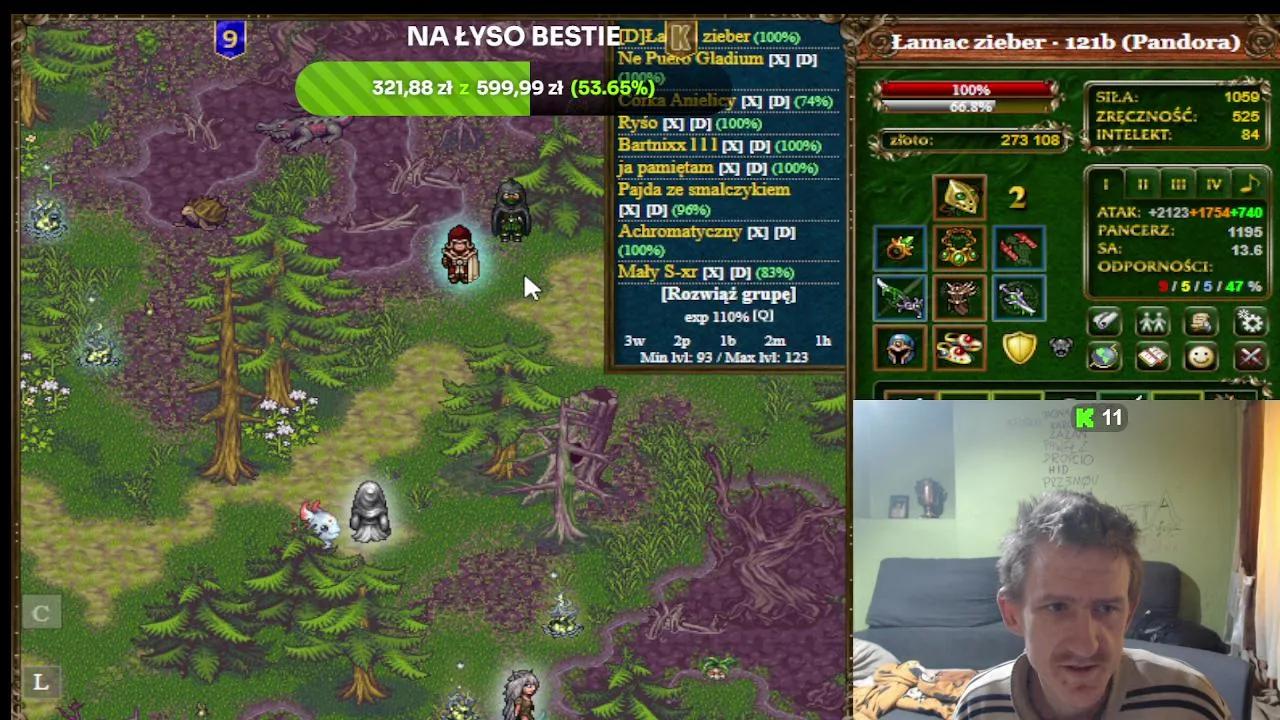Select the helmet equipment slot

click(959, 197)
